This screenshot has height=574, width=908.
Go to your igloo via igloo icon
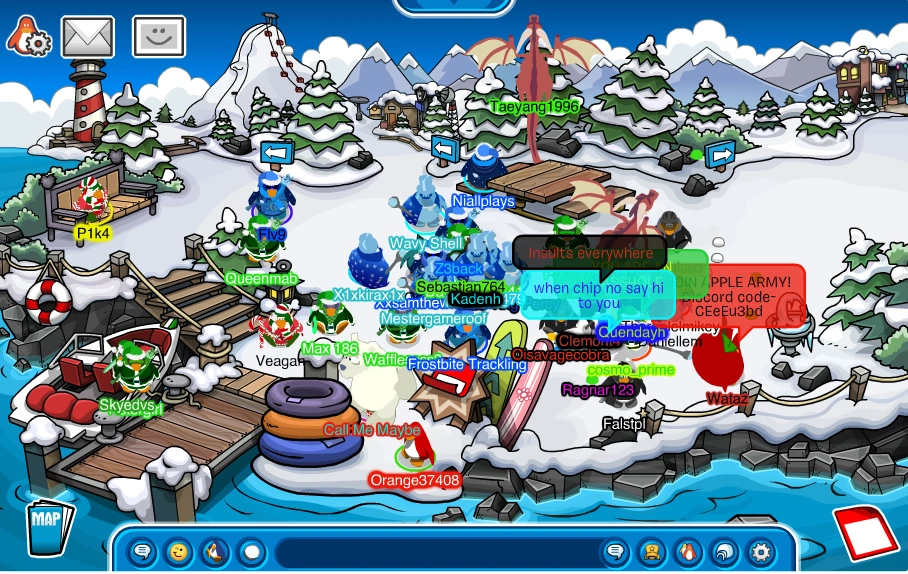[x=724, y=551]
